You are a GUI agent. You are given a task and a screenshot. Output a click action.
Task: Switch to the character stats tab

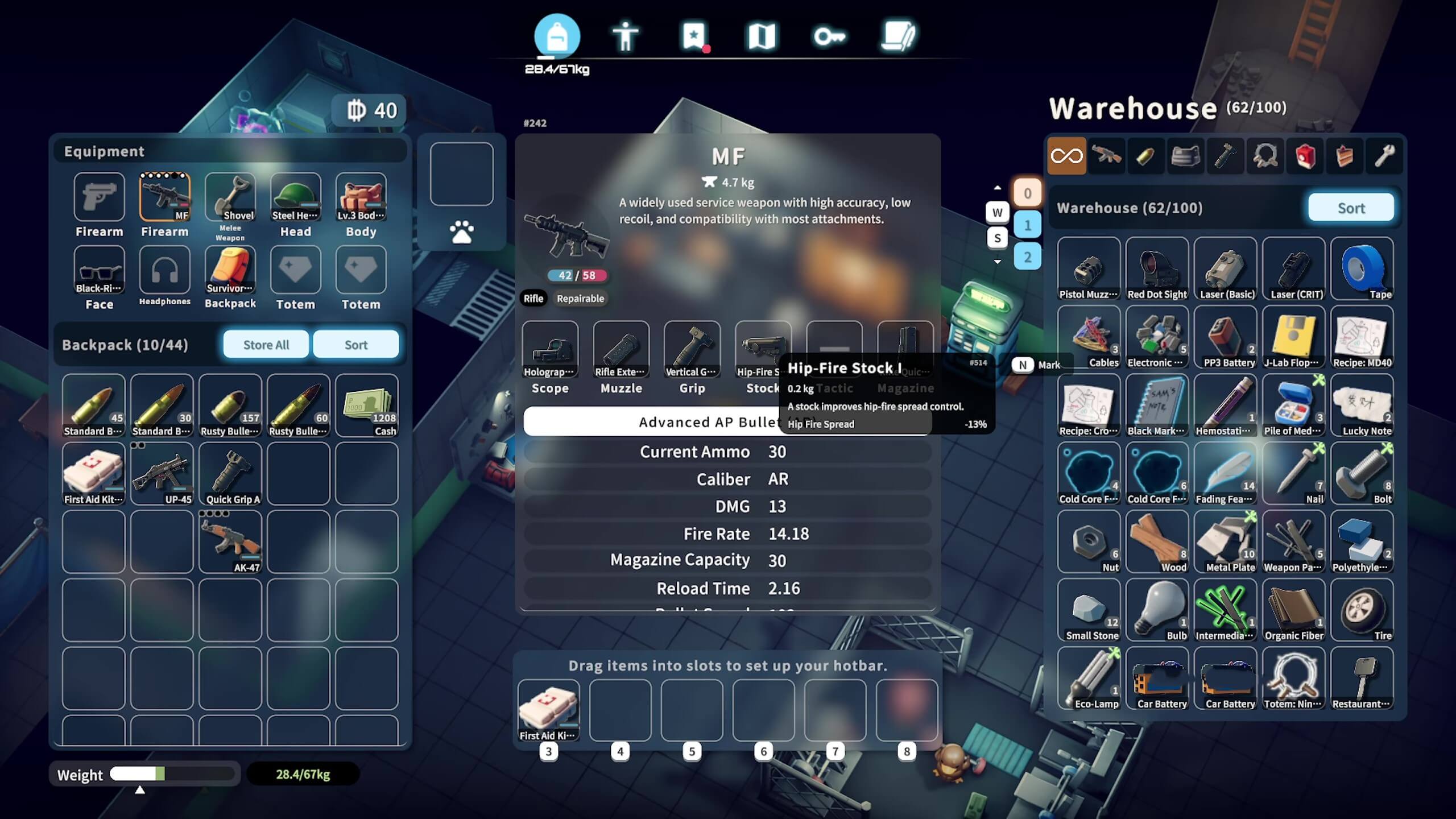pyautogui.click(x=625, y=37)
